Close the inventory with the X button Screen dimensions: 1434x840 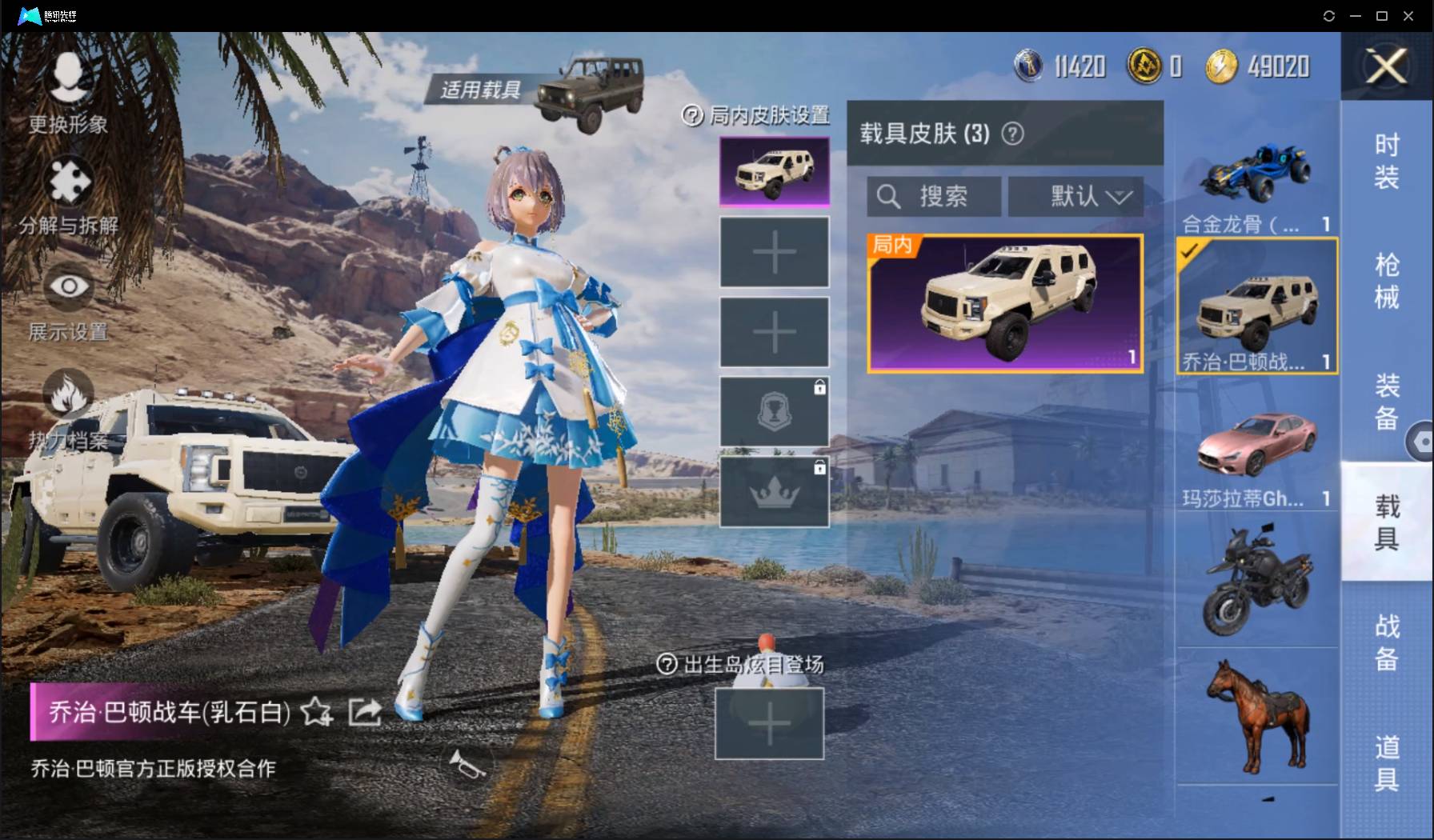pos(1386,66)
